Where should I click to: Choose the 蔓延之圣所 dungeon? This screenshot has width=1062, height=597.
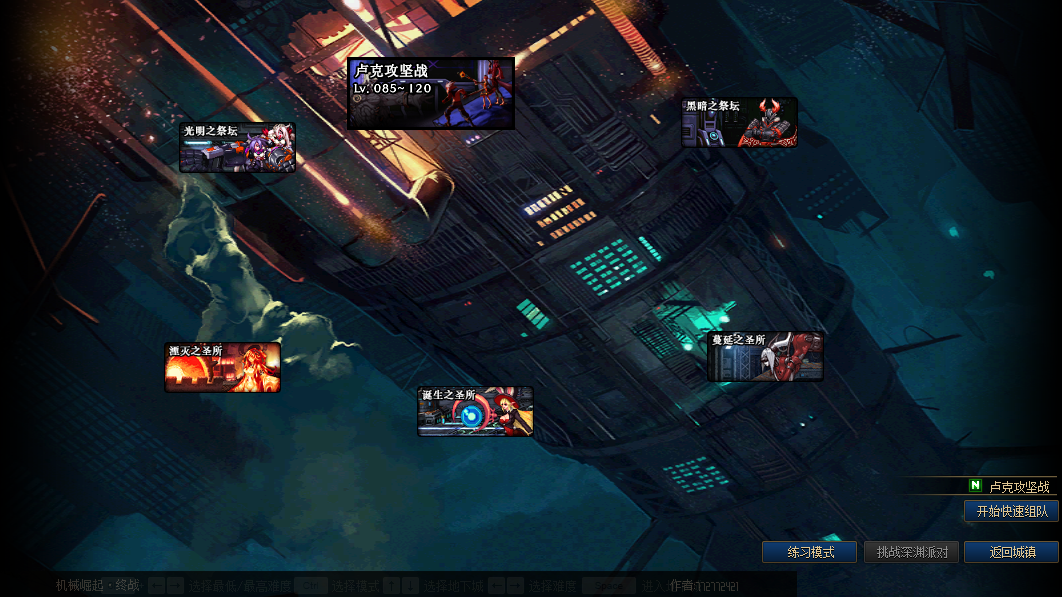(765, 357)
